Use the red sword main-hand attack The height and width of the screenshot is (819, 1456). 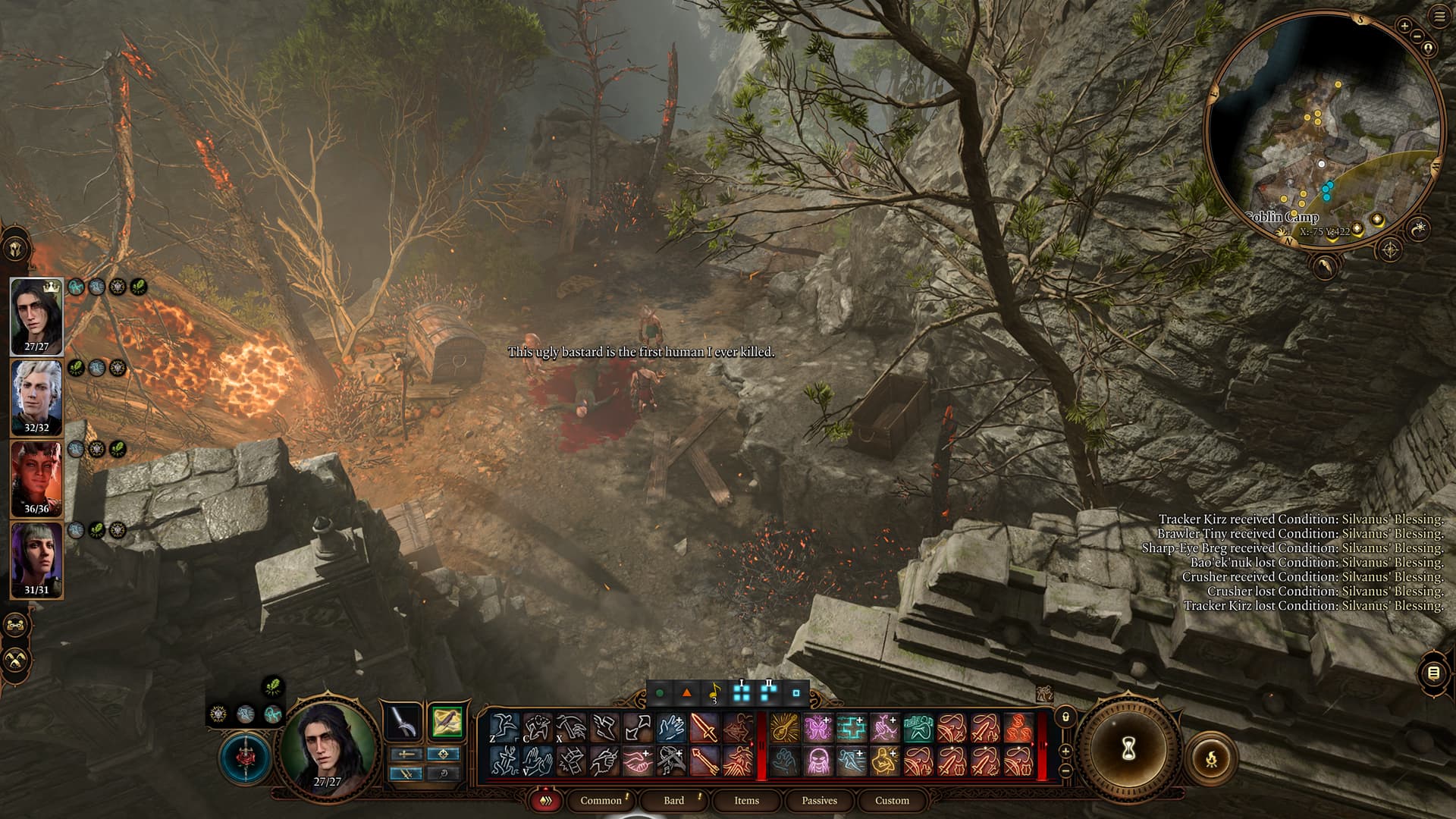coord(704,728)
